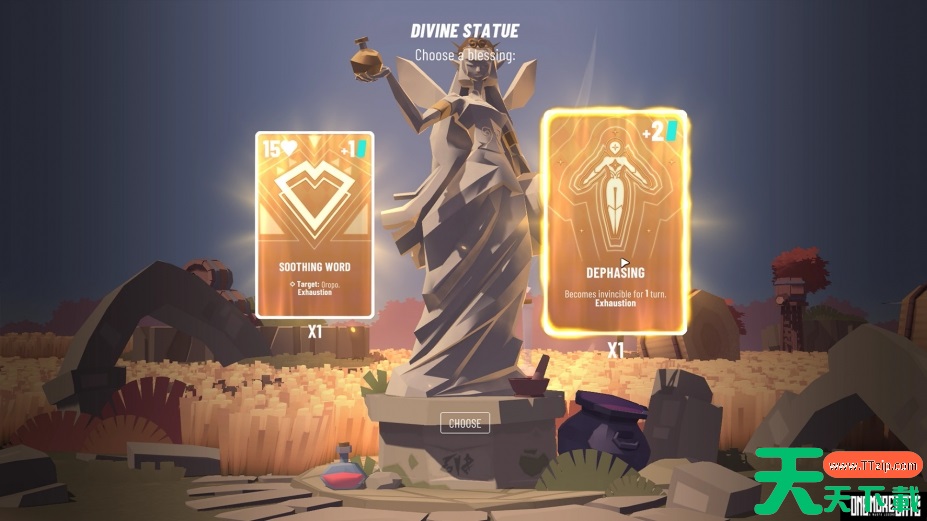Screen dimensions: 927x521
Task: Pick the Dephasing blessing card
Action: click(x=614, y=223)
